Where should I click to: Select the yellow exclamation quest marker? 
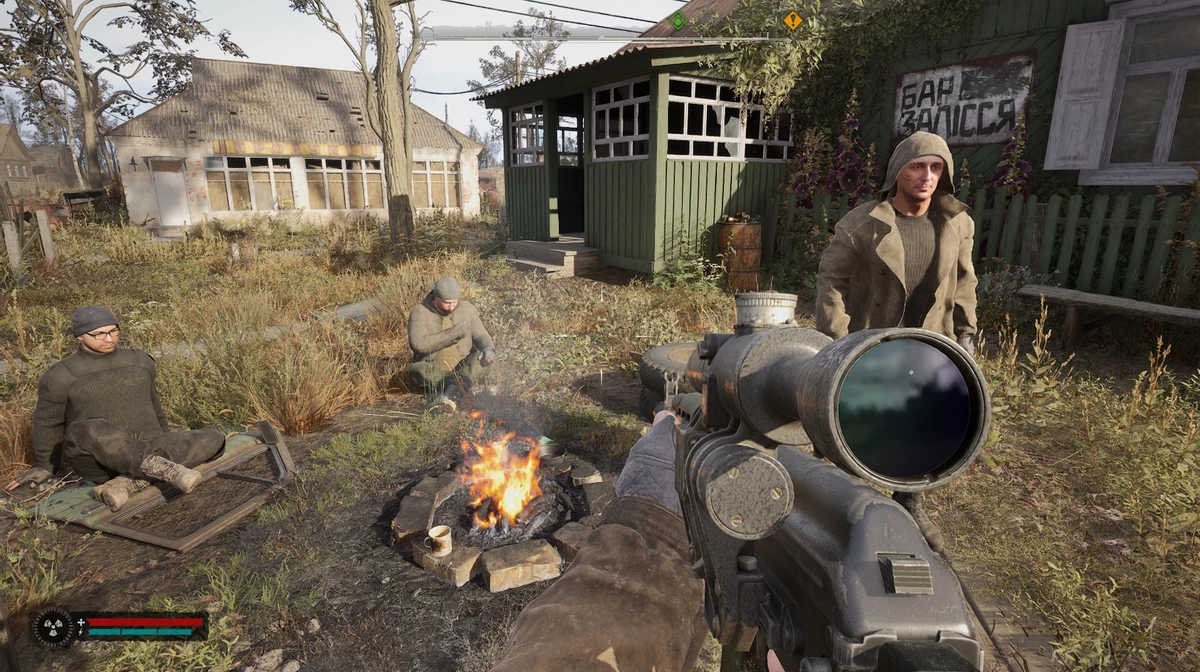pos(793,20)
